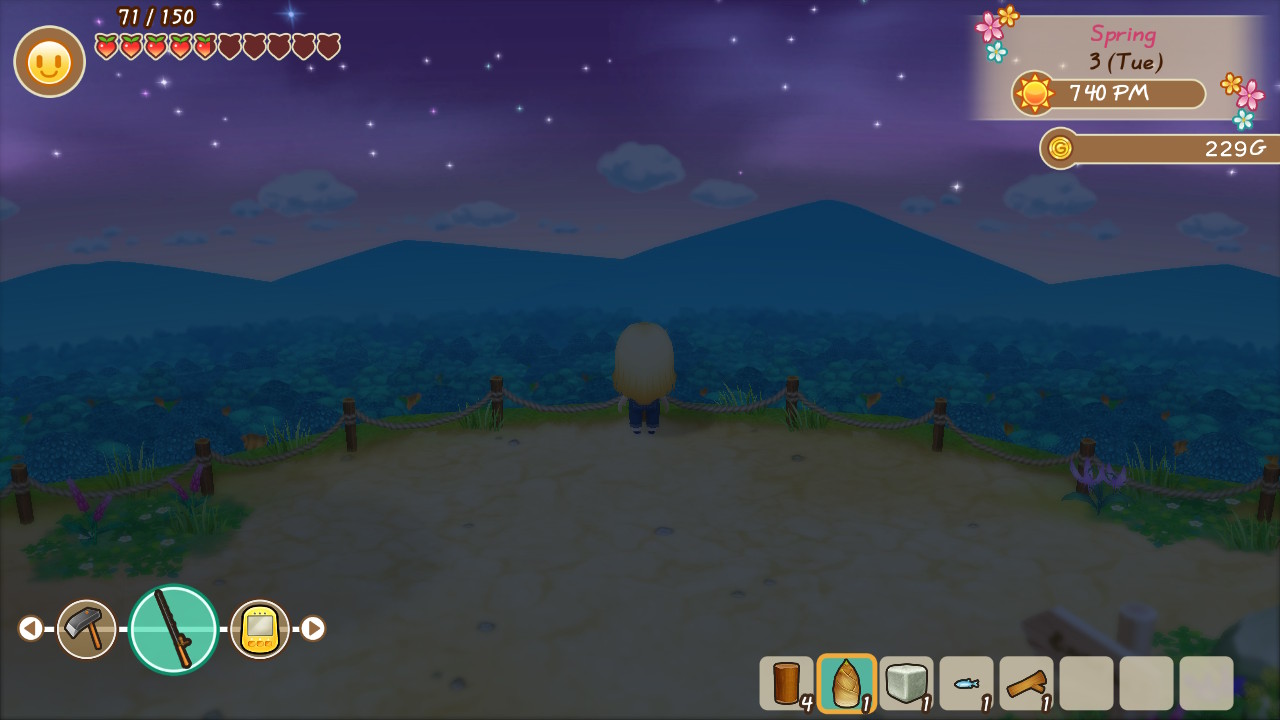The width and height of the screenshot is (1280, 720).
Task: Click the smiley face mood icon
Action: pos(49,62)
